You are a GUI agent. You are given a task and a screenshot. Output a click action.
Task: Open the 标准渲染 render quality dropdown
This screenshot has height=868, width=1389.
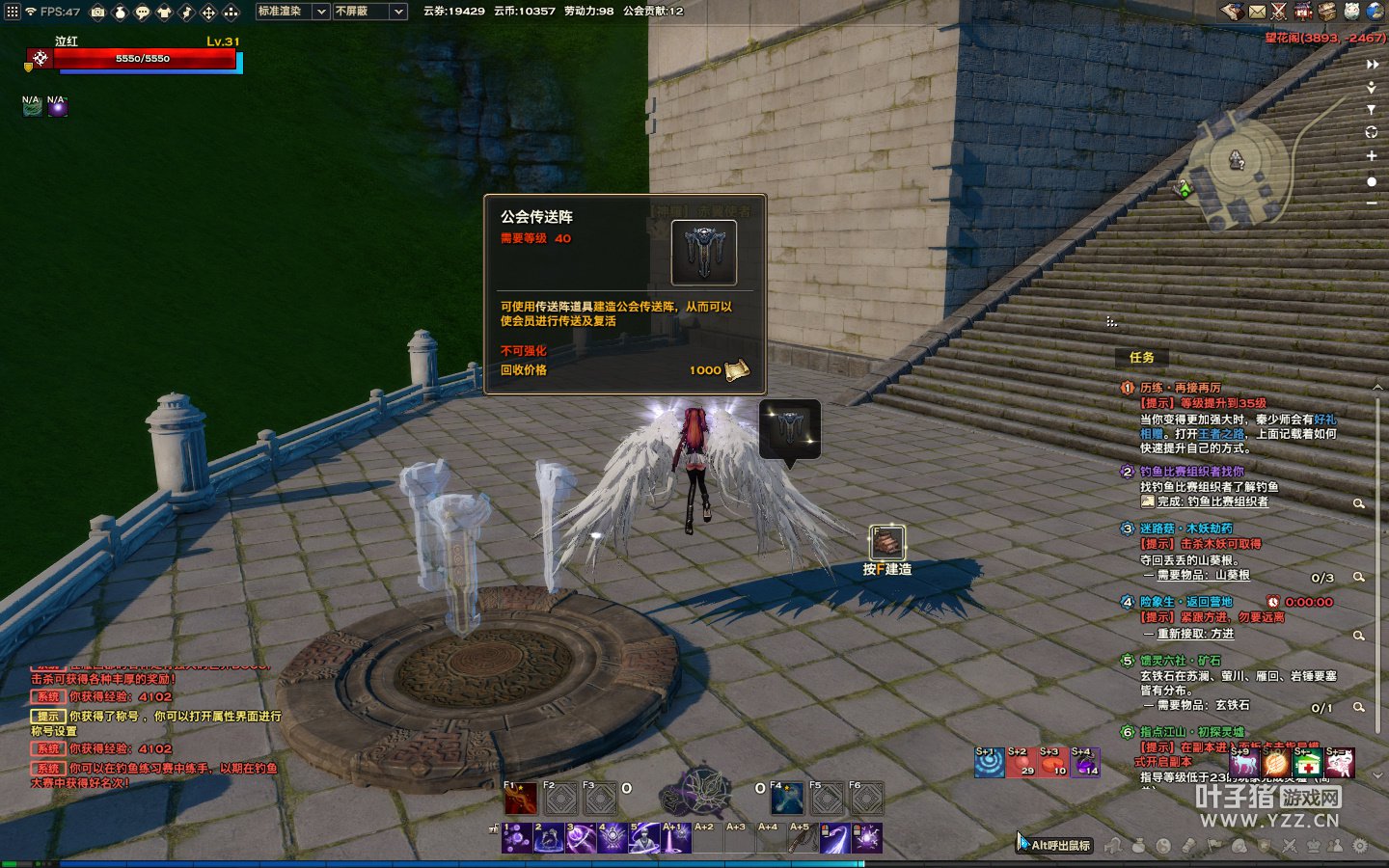pyautogui.click(x=292, y=12)
